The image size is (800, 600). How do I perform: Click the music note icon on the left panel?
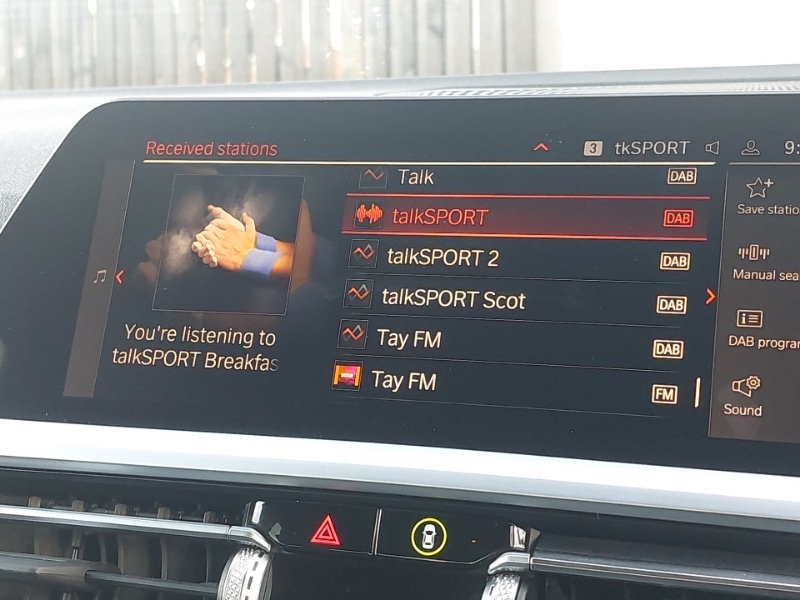coord(99,277)
